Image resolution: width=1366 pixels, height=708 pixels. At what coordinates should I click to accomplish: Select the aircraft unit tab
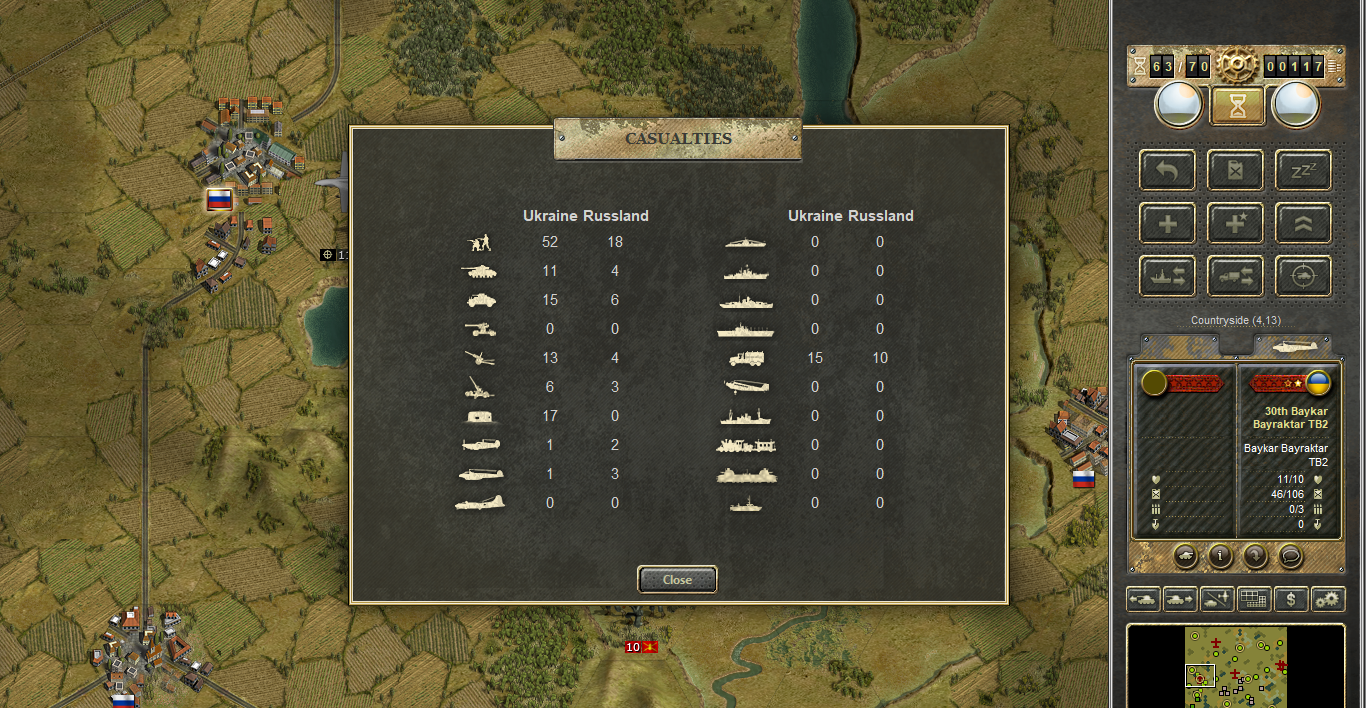[1292, 345]
